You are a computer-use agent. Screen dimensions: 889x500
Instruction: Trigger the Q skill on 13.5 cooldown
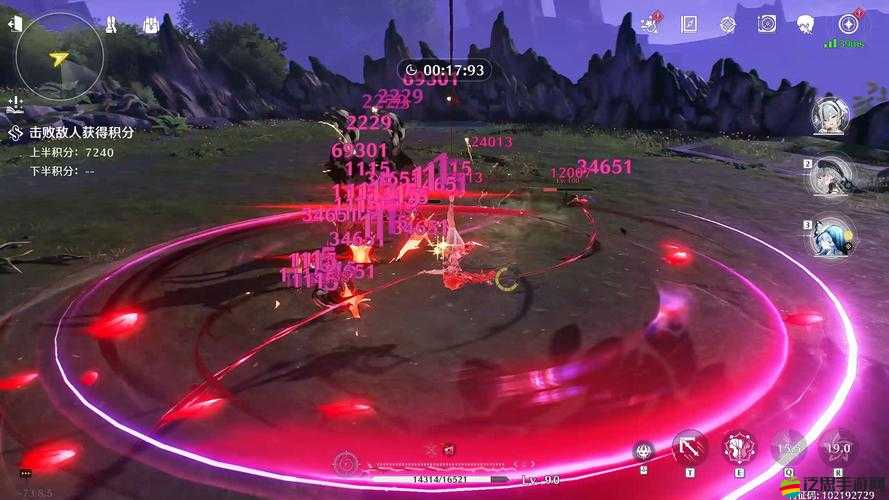click(789, 447)
